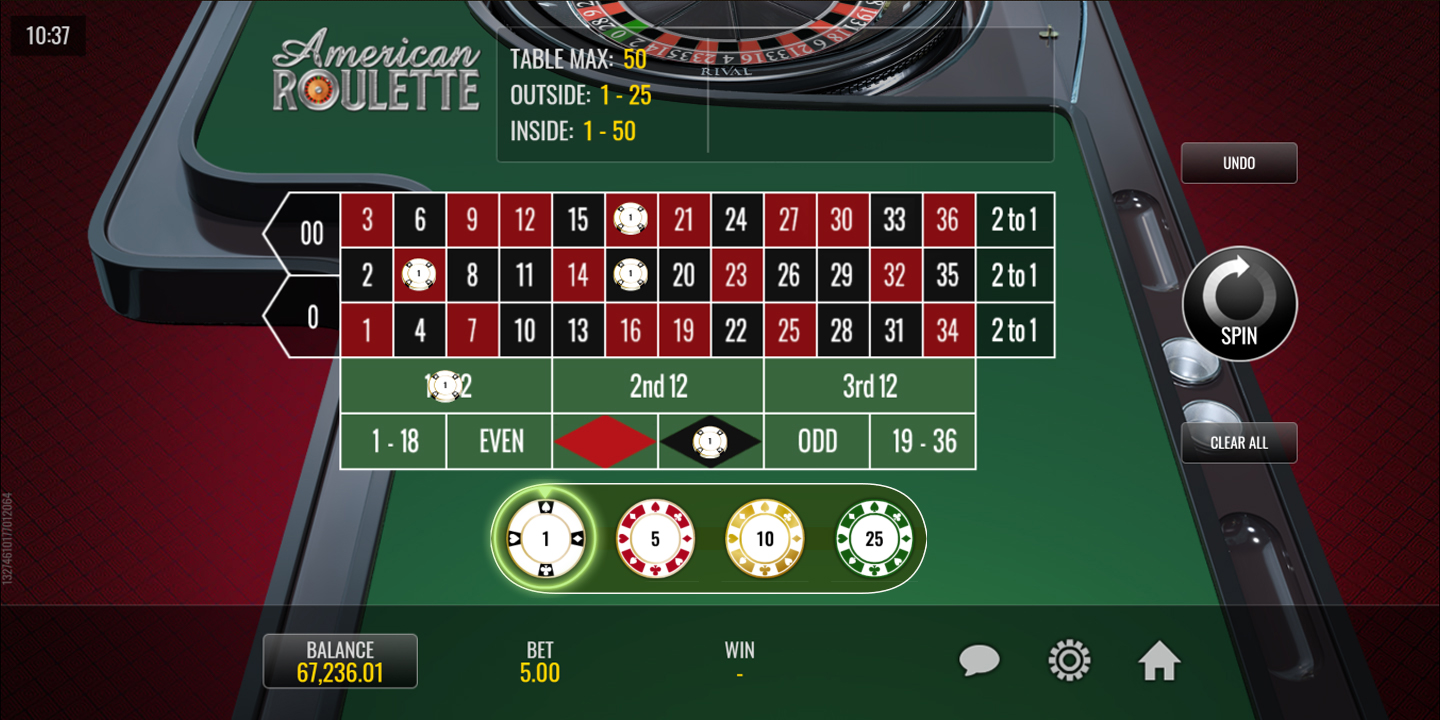Image resolution: width=1440 pixels, height=720 pixels.
Task: Place a bet on EVEN
Action: point(500,441)
